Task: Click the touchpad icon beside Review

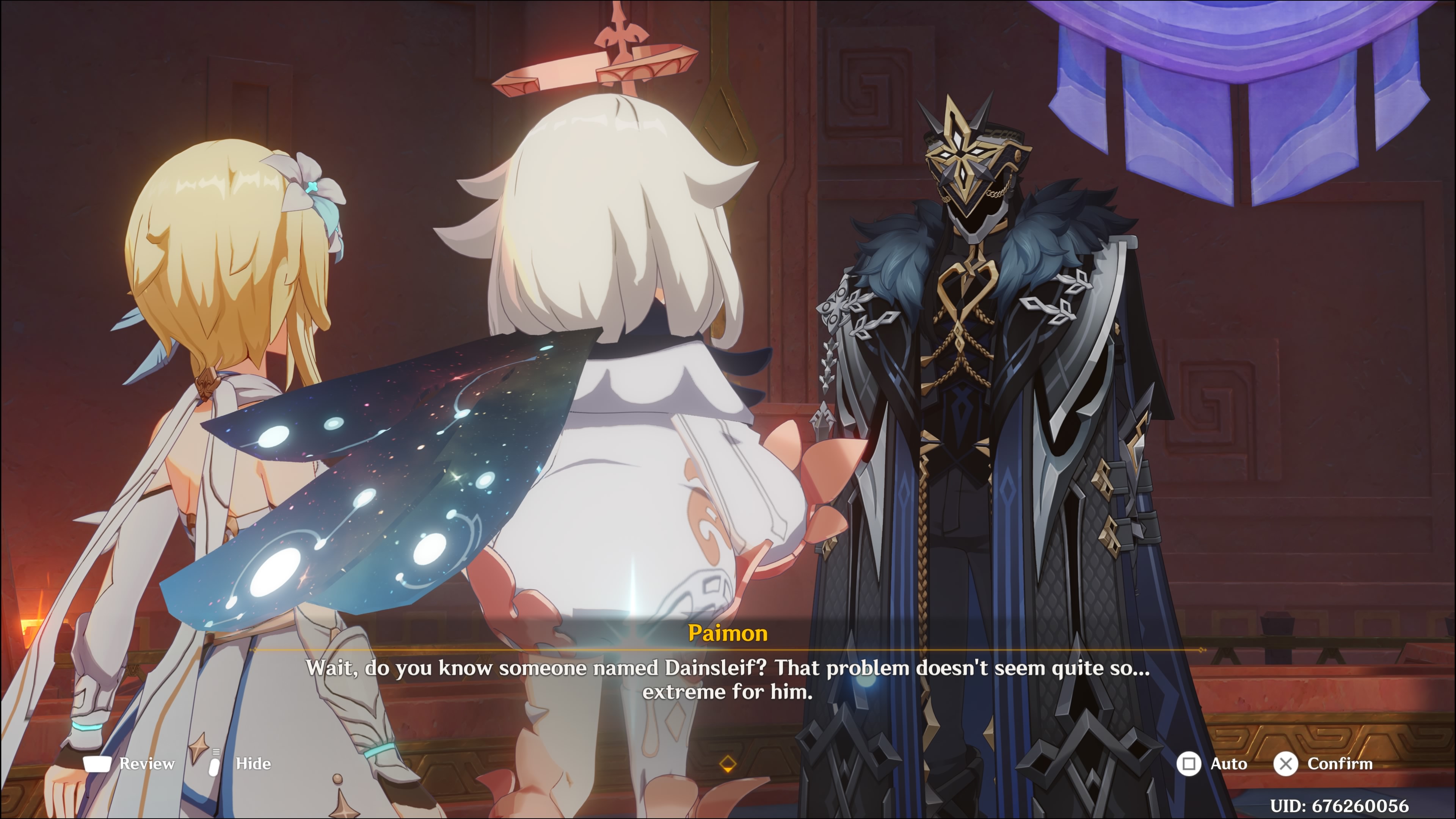Action: coord(98,764)
